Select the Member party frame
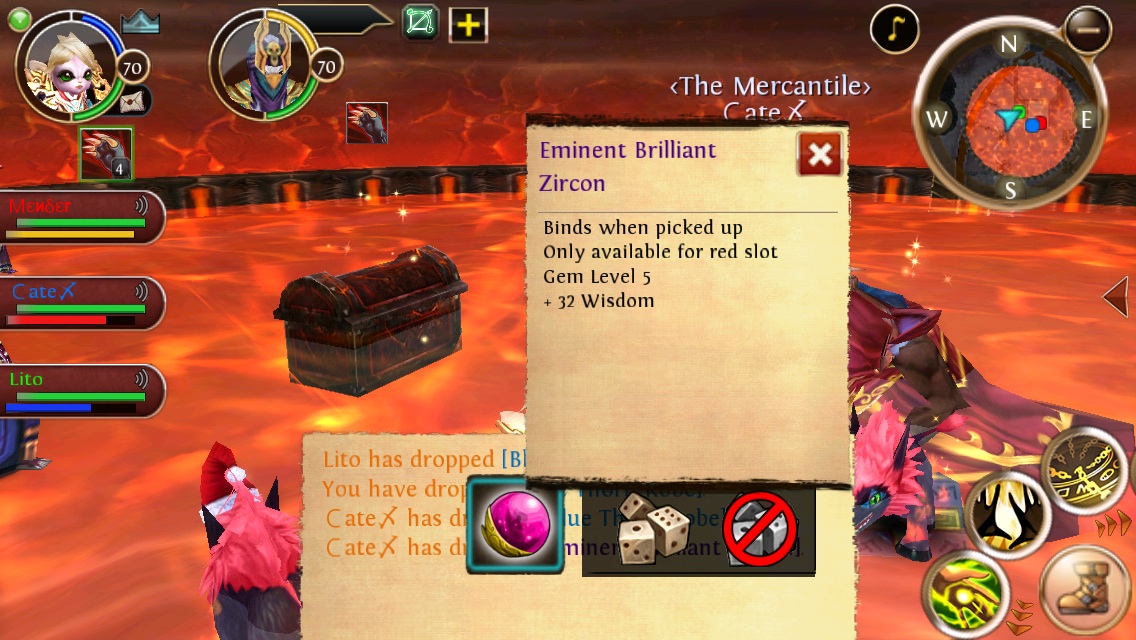 [80, 217]
